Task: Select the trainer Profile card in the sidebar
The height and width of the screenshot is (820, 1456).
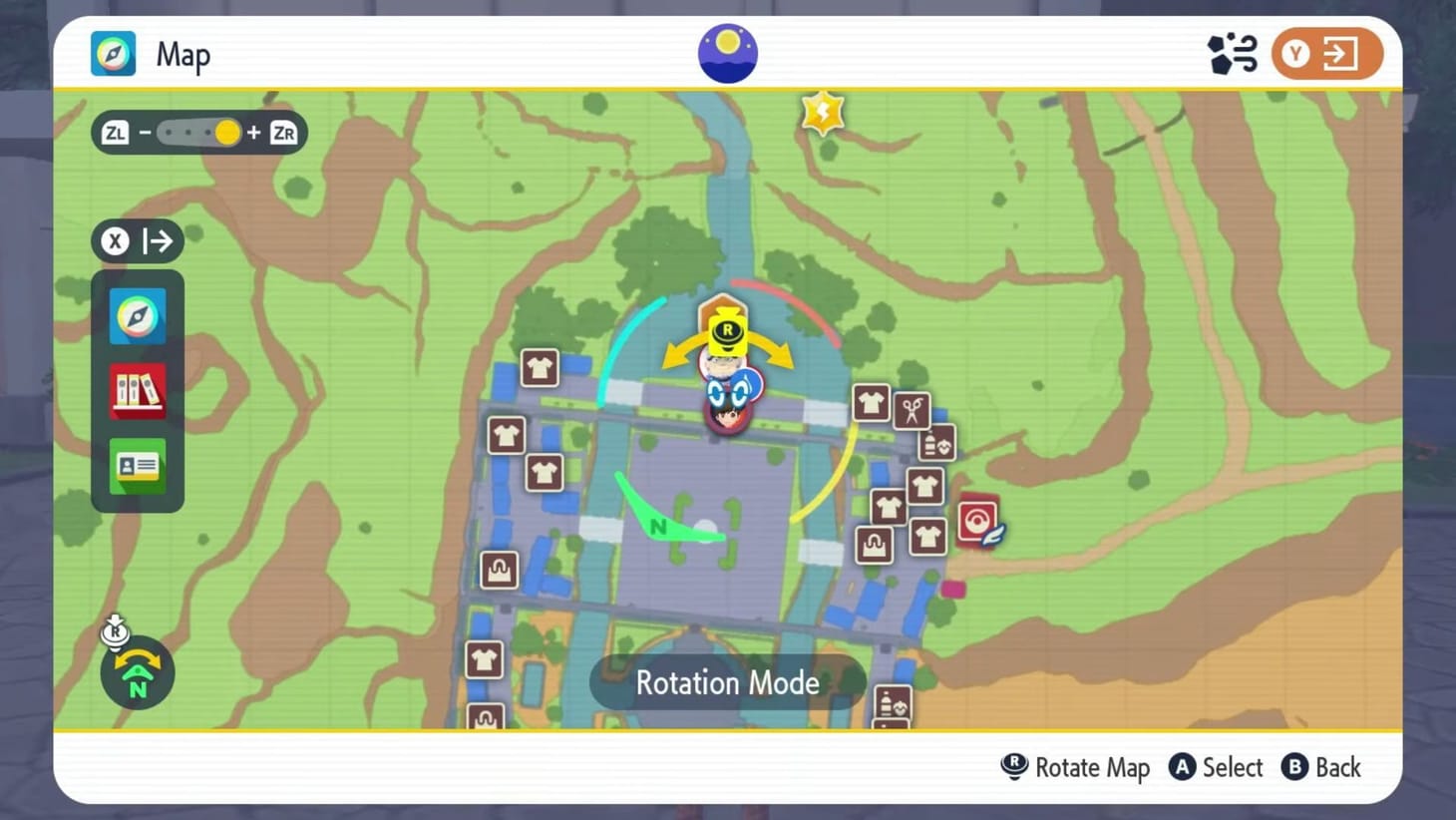Action: point(137,466)
